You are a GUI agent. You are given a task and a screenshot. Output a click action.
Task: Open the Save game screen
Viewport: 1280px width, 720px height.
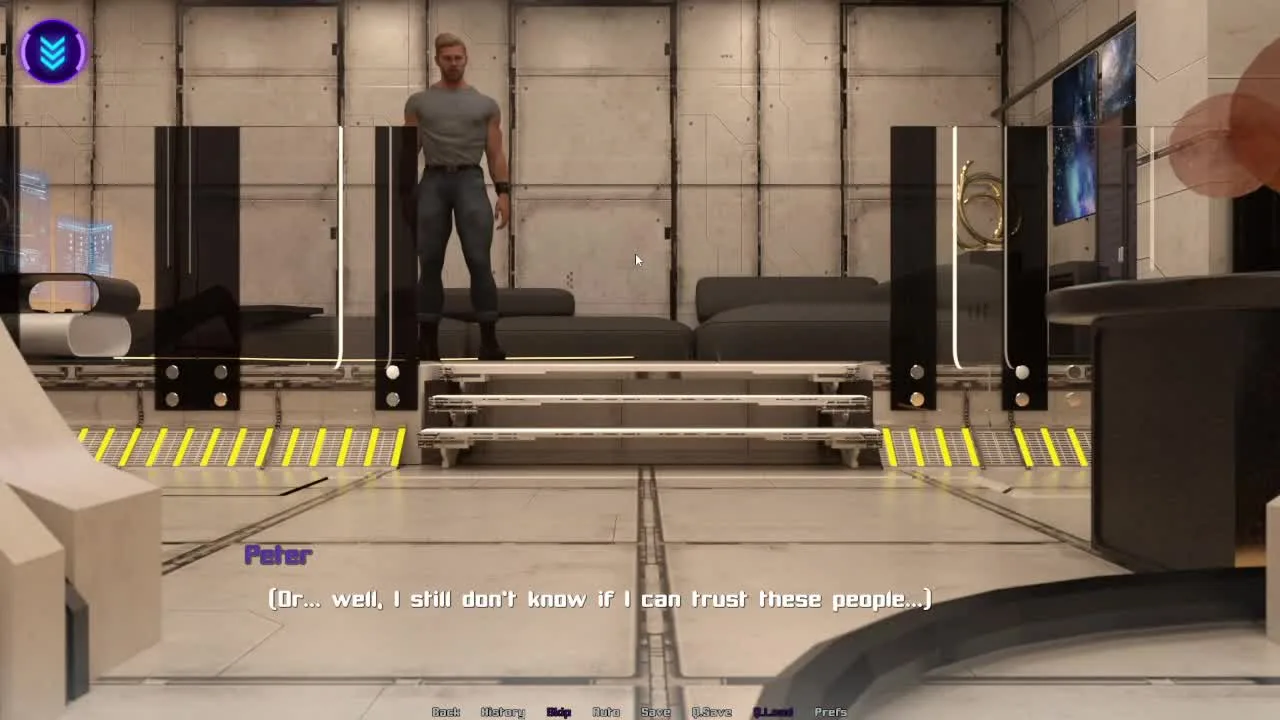tap(656, 712)
